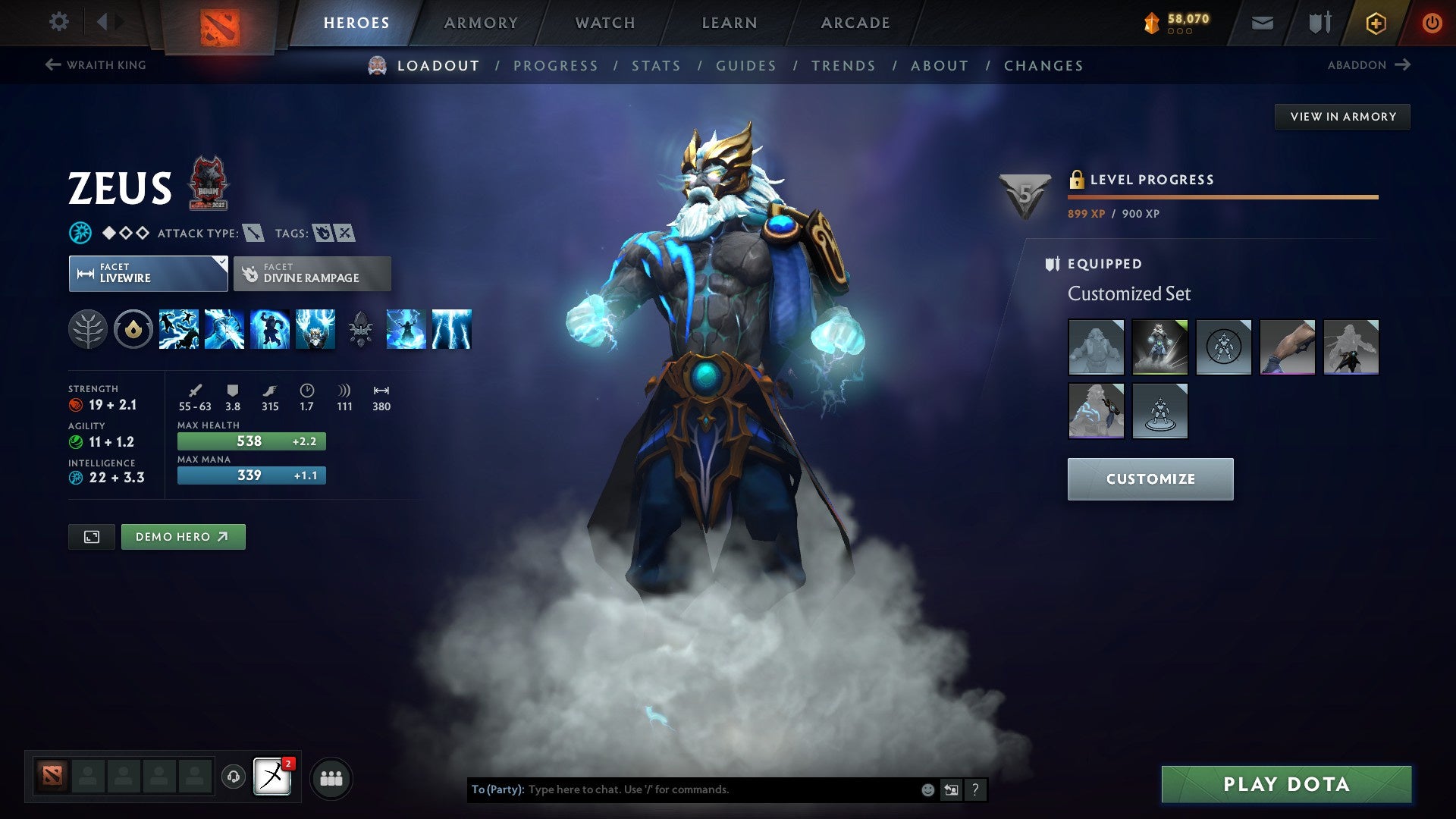The image size is (1456, 819).
Task: Toggle the portrait view icon near Demo Hero
Action: (x=91, y=536)
